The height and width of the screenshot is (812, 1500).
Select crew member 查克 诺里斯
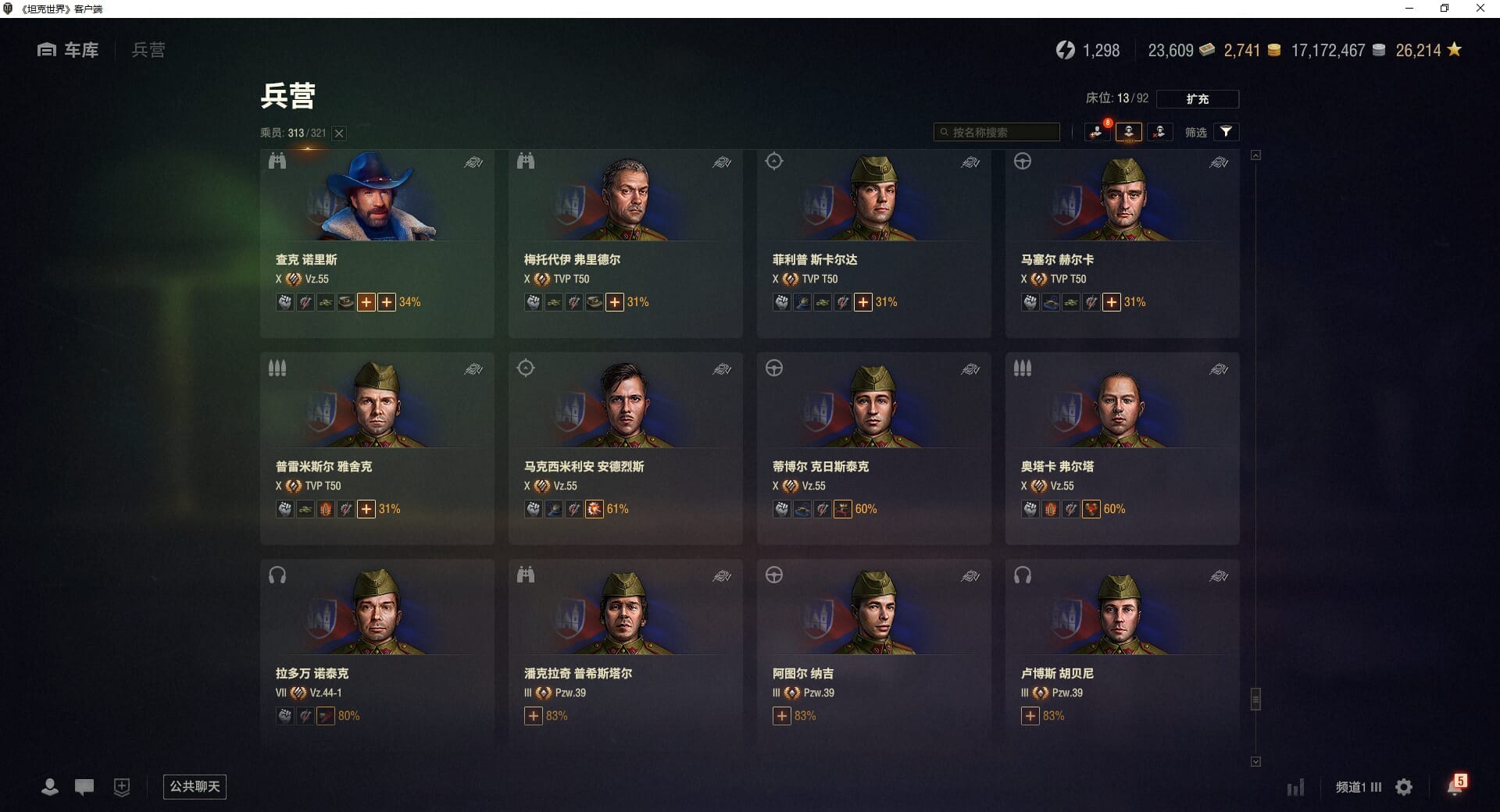pos(377,243)
